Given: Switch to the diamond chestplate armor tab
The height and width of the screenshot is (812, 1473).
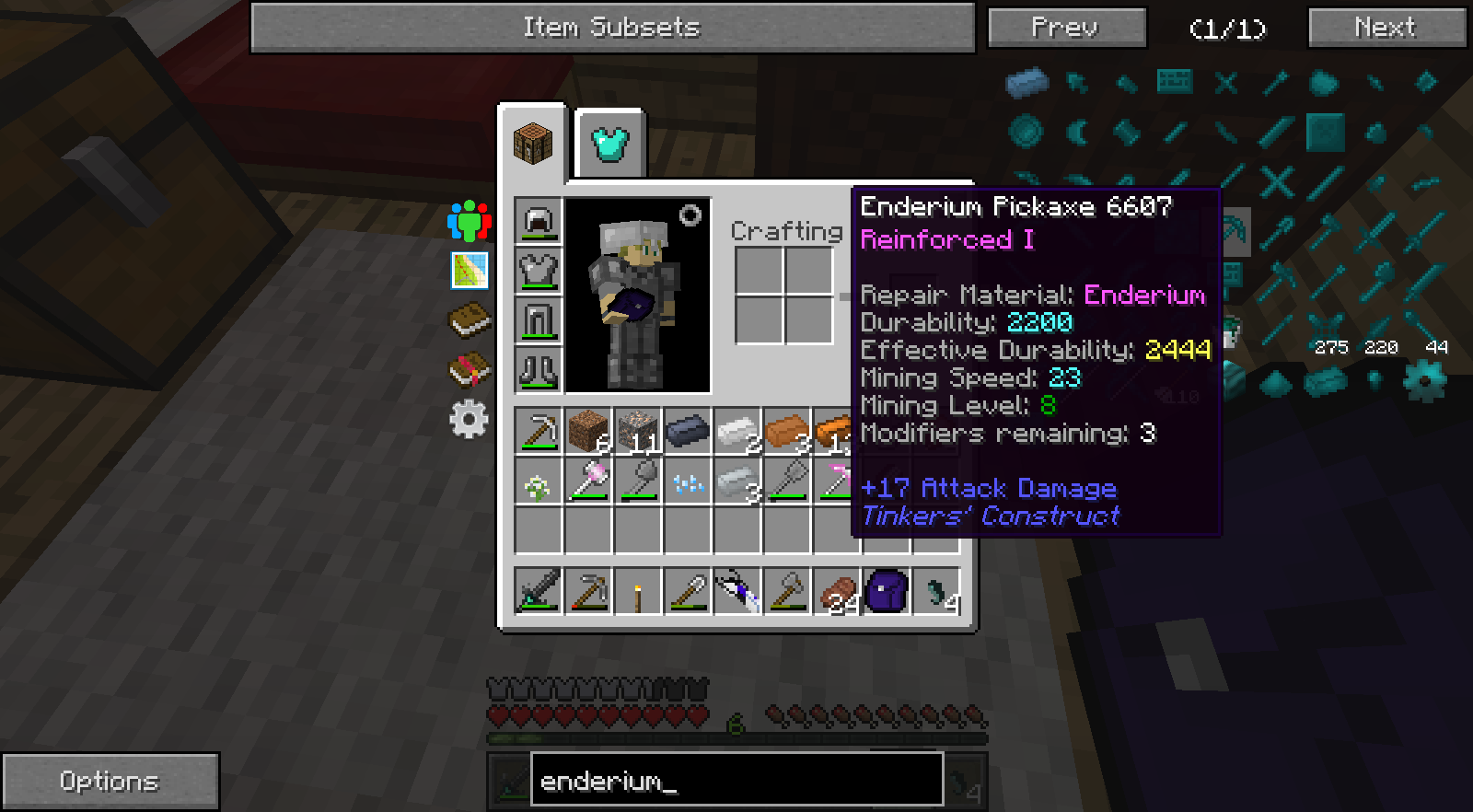Looking at the screenshot, I should coord(609,144).
